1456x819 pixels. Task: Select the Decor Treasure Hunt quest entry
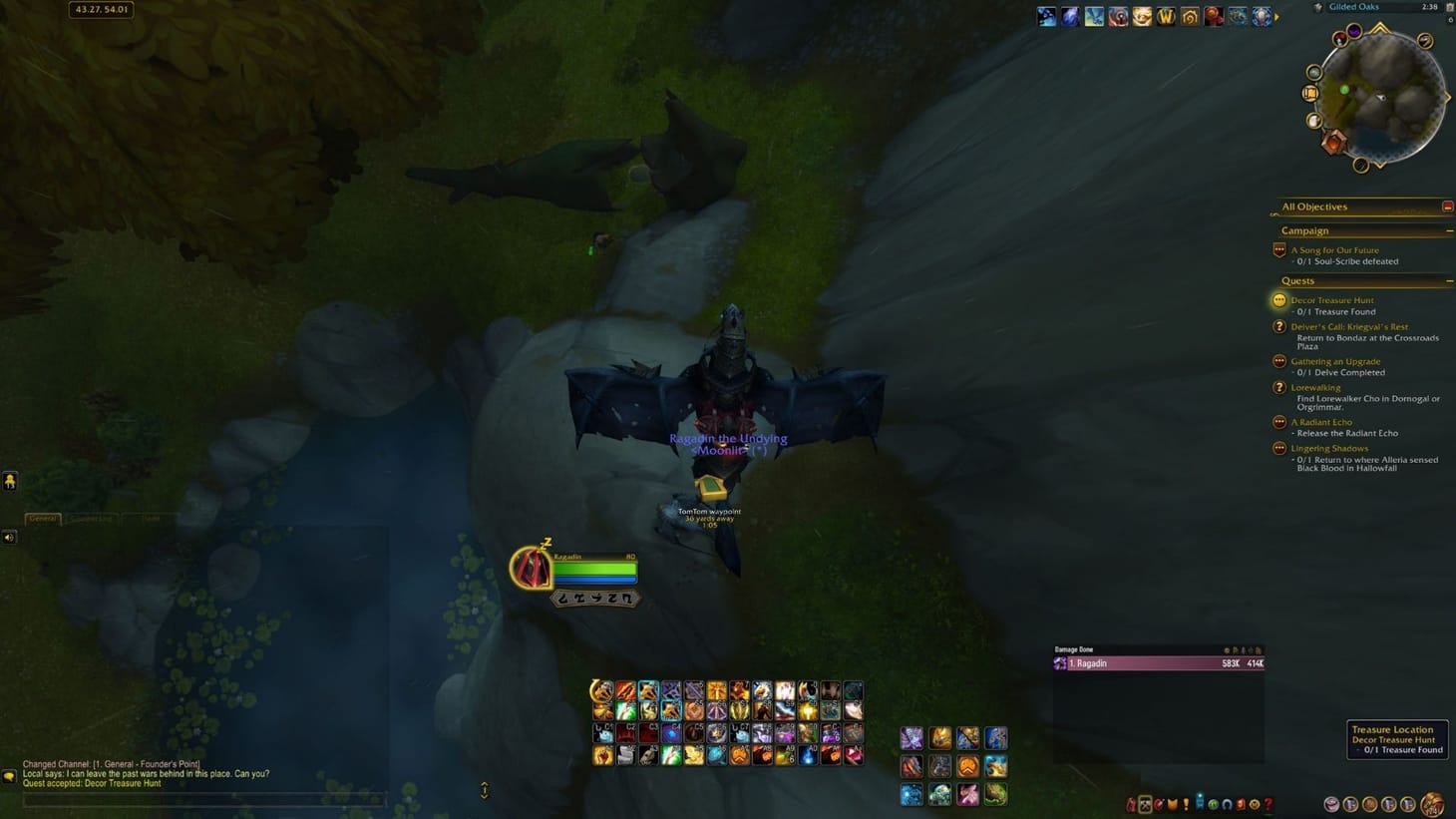[x=1333, y=300]
